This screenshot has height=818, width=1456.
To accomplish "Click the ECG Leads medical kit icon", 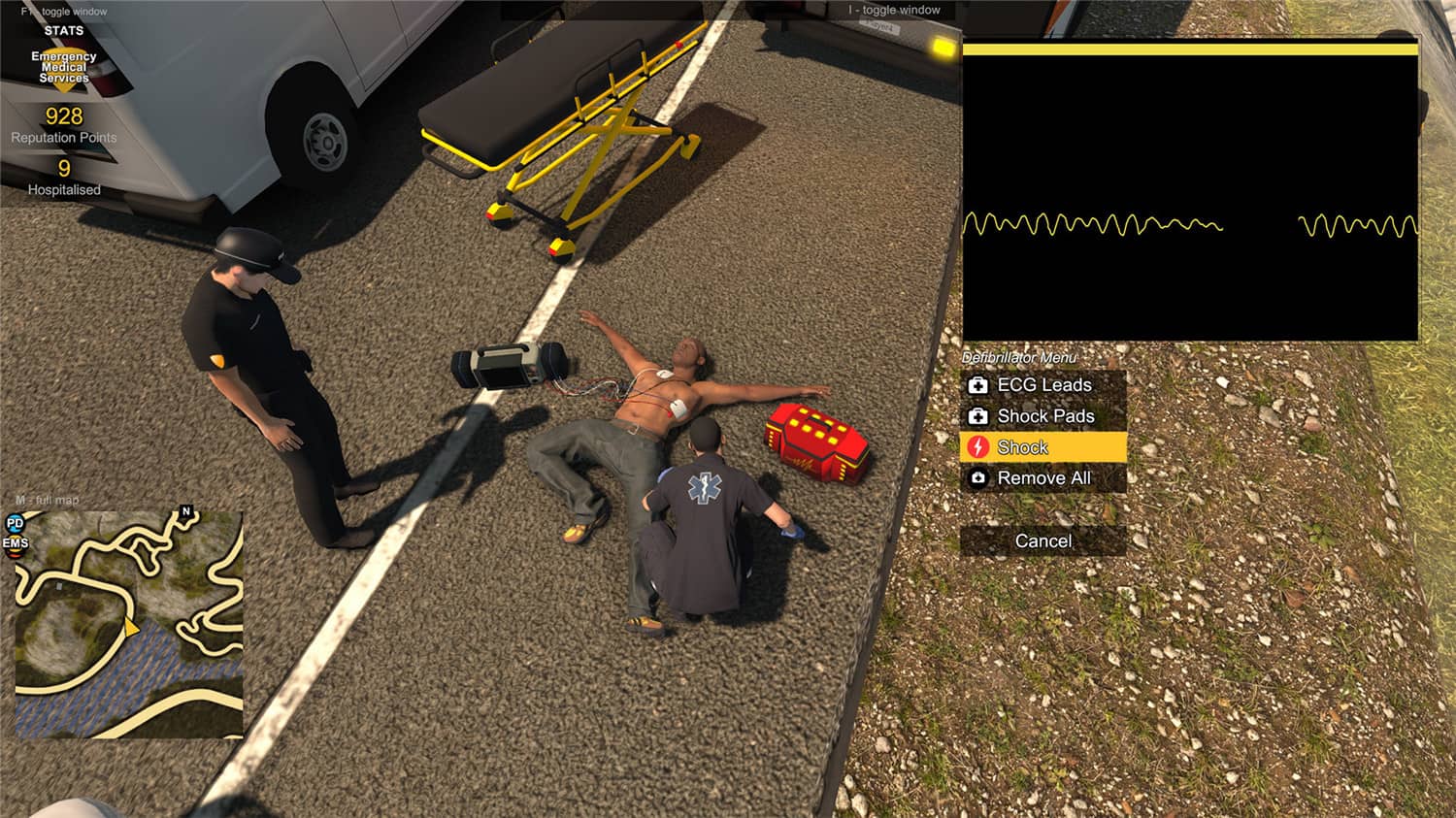I will point(977,385).
